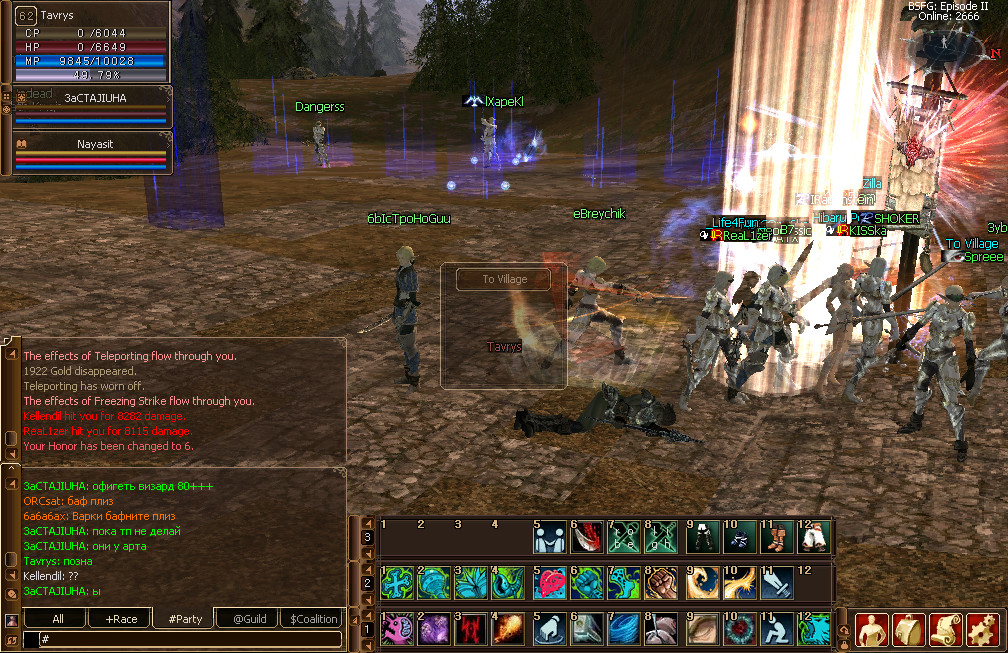
Task: Focus the chat message input field
Action: (185, 638)
